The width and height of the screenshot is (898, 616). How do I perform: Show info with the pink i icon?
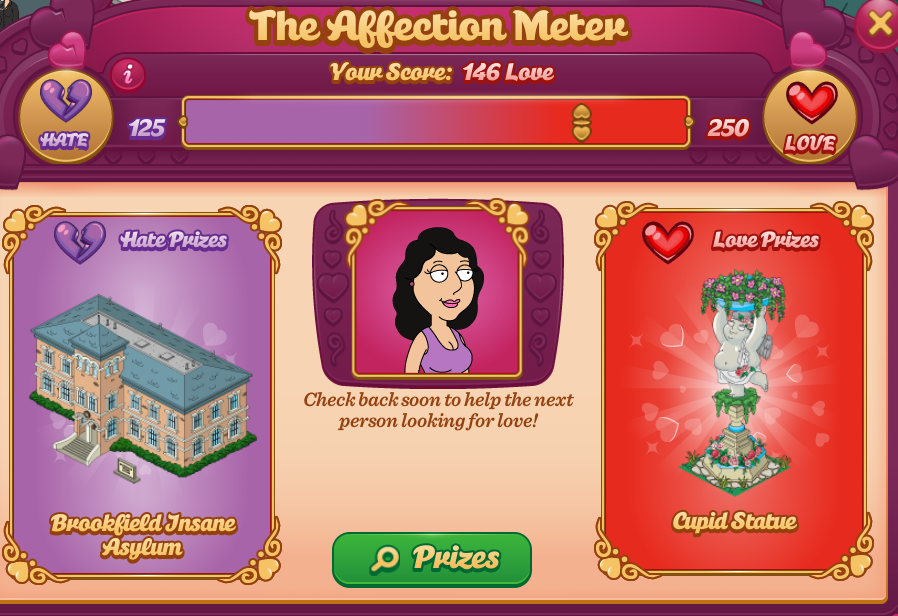pos(127,75)
